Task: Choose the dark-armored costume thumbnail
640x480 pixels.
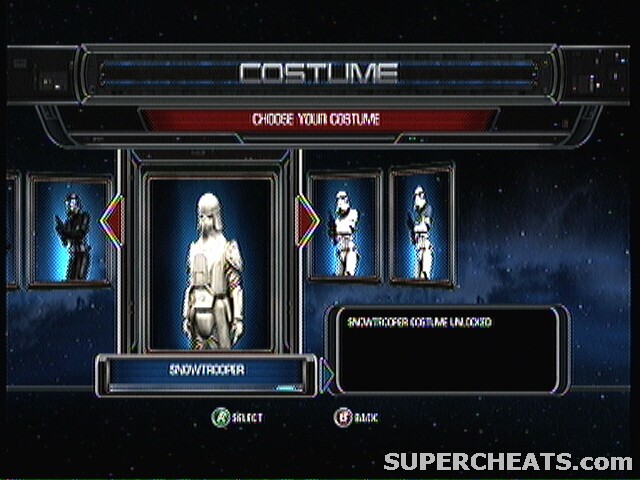Action: point(69,232)
